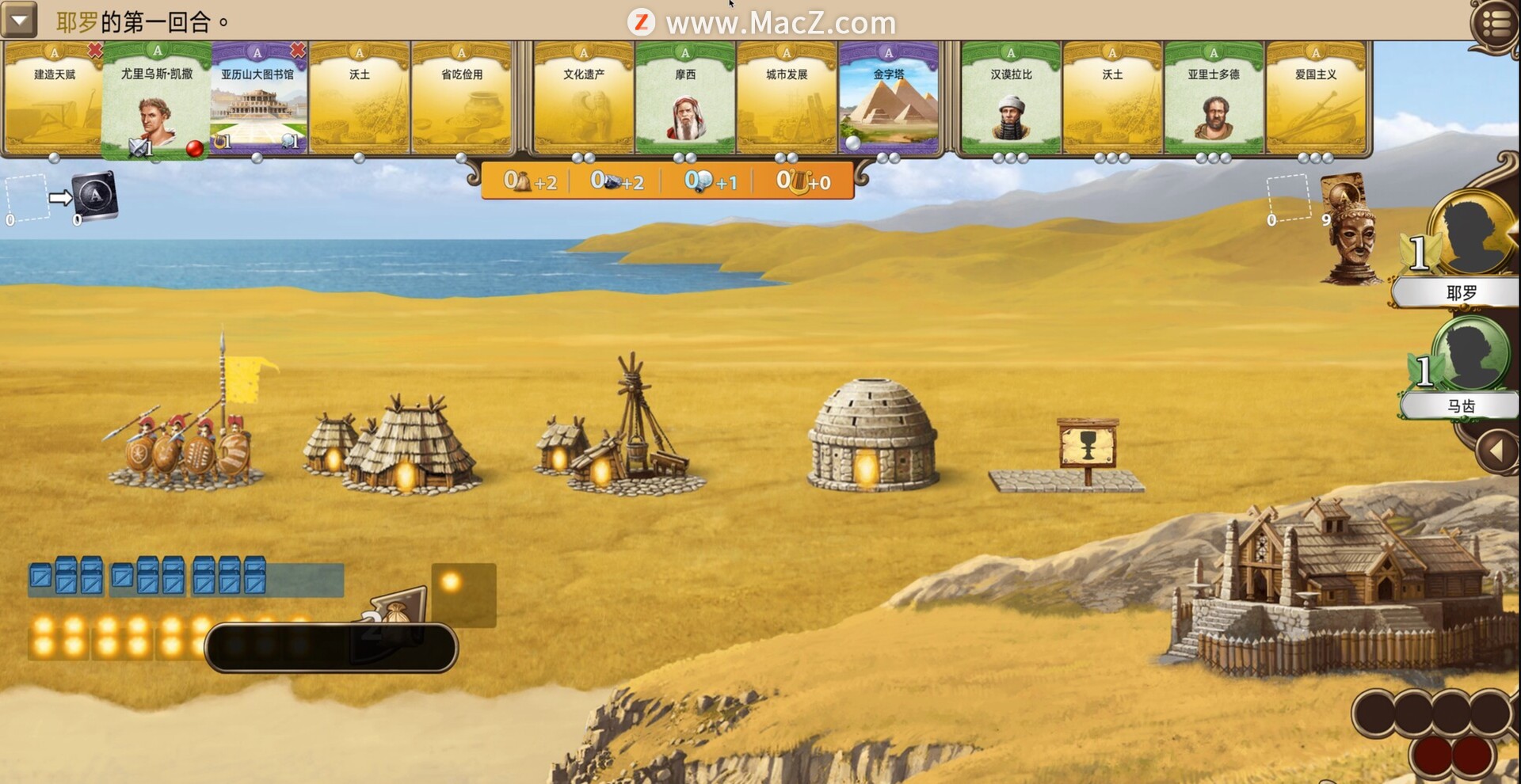Pick the 亚历山大图书馆 wonder card
The image size is (1521, 784).
tap(257, 99)
